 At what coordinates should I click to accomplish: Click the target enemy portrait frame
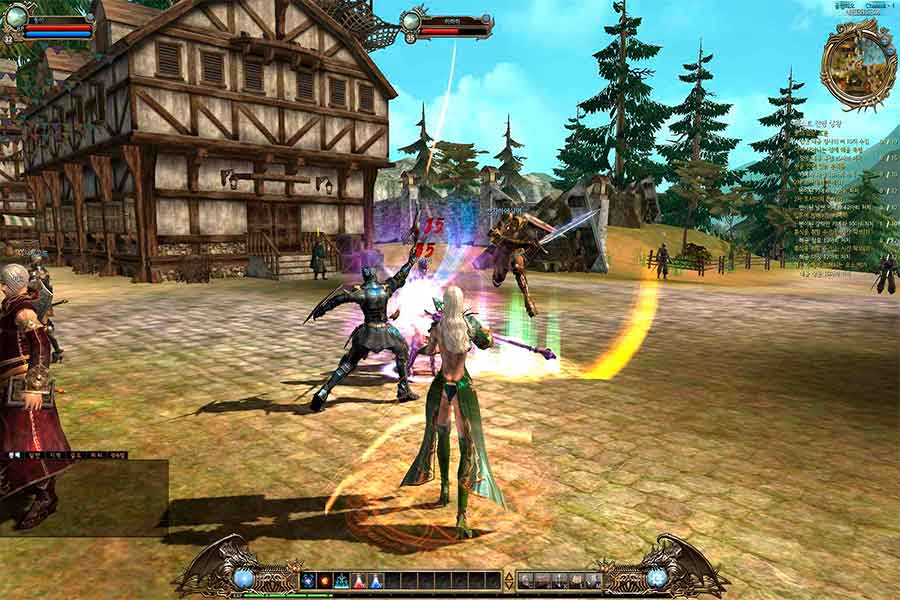[x=413, y=21]
